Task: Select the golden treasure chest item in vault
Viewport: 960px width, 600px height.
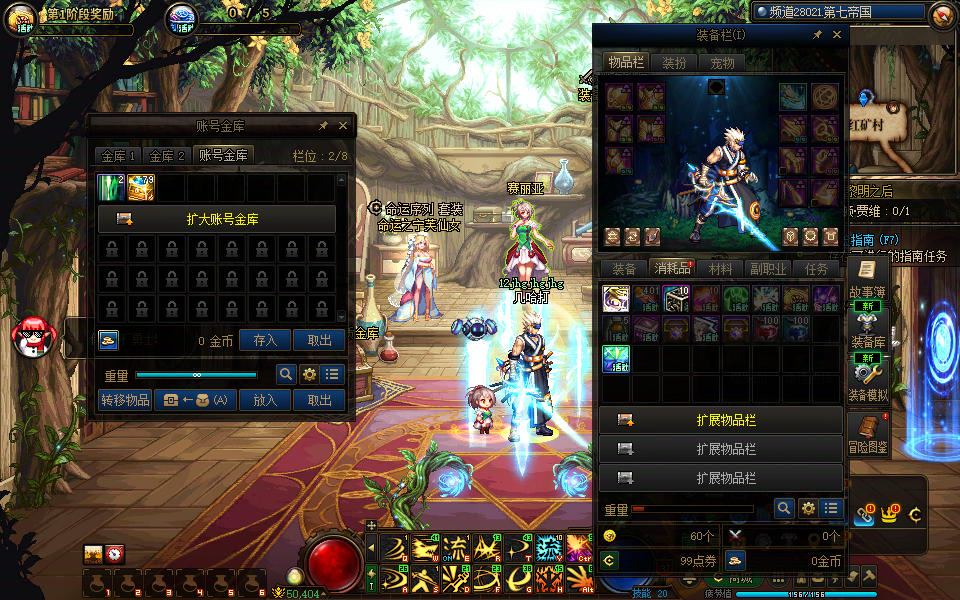Action: pos(141,187)
